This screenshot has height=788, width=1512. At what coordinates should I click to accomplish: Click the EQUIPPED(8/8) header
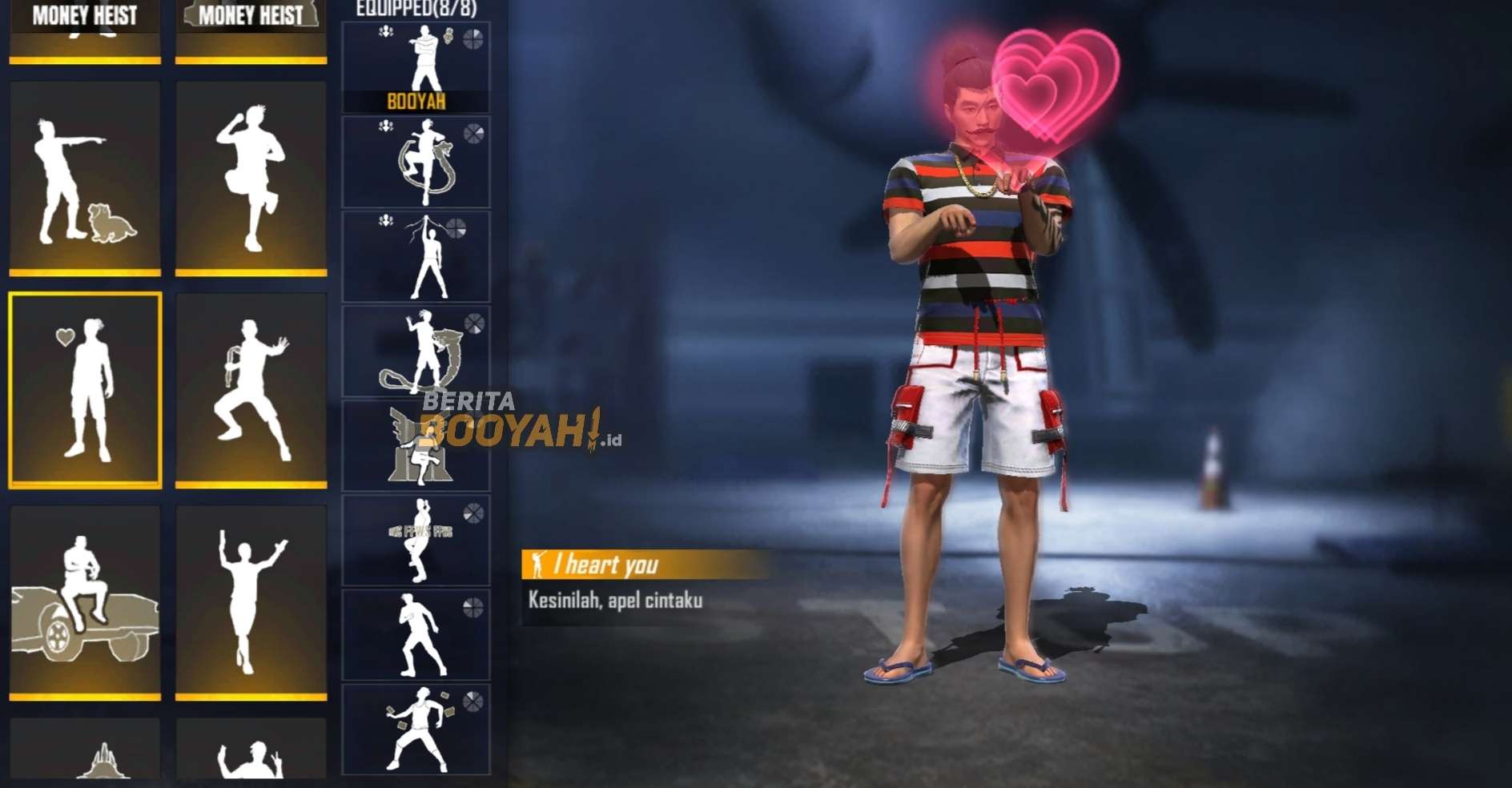point(416,6)
